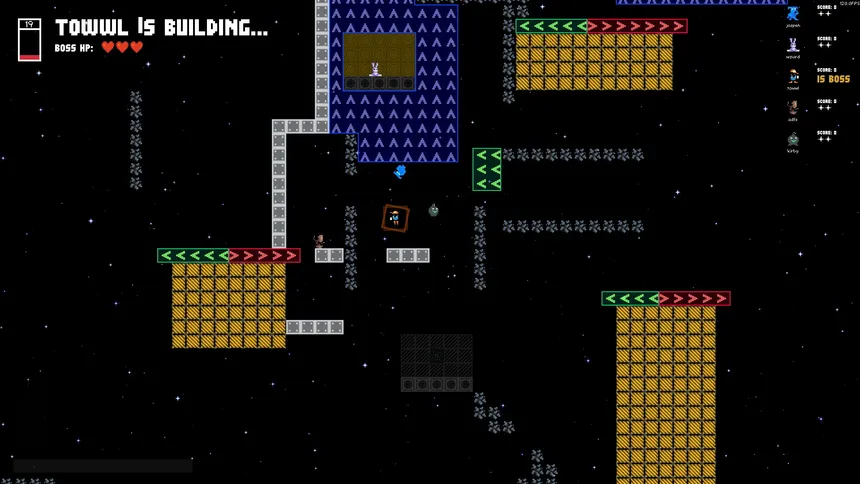Select kirby's green avatar in player list

(792, 139)
